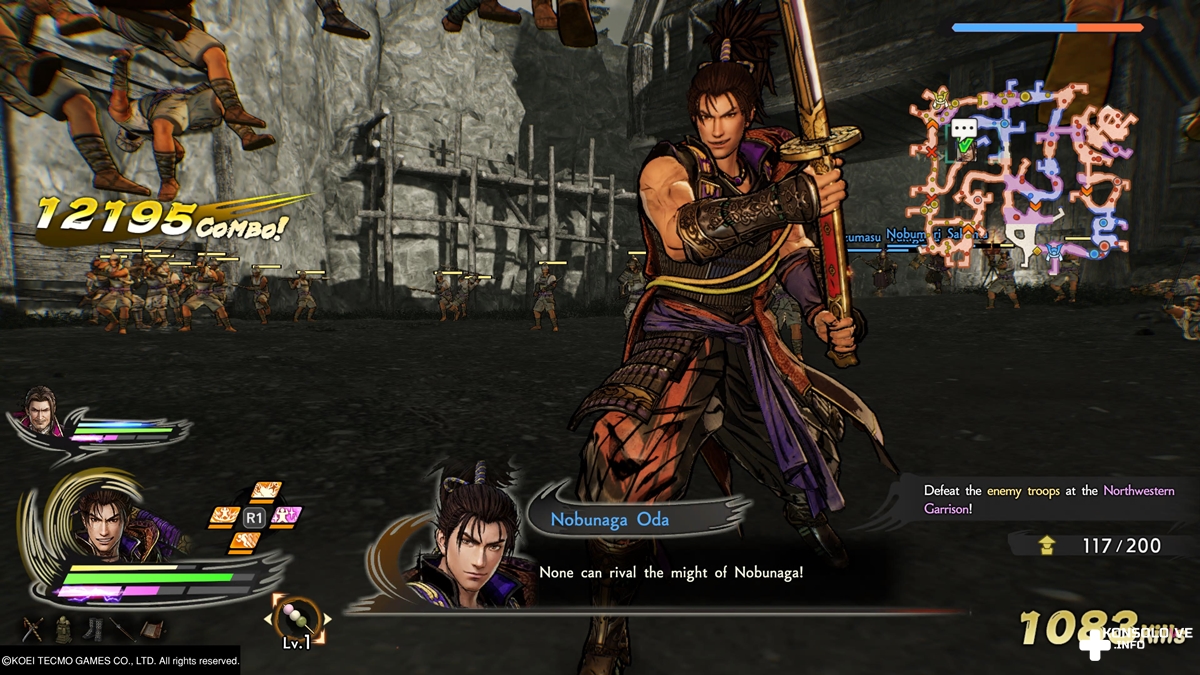Select the armor equipment icon
Viewport: 1200px width, 675px height.
63,629
